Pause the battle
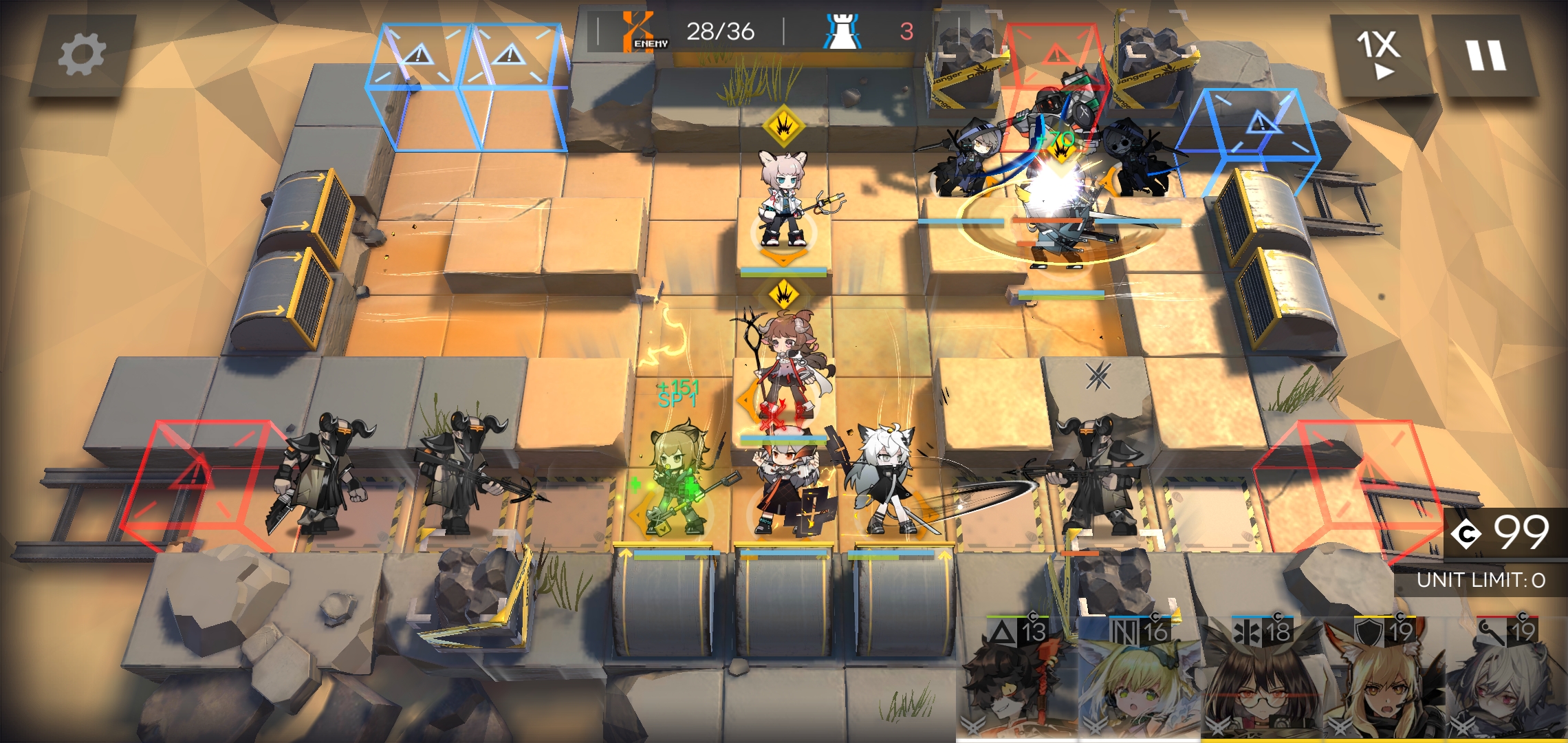Image resolution: width=1568 pixels, height=743 pixels. pyautogui.click(x=1485, y=55)
